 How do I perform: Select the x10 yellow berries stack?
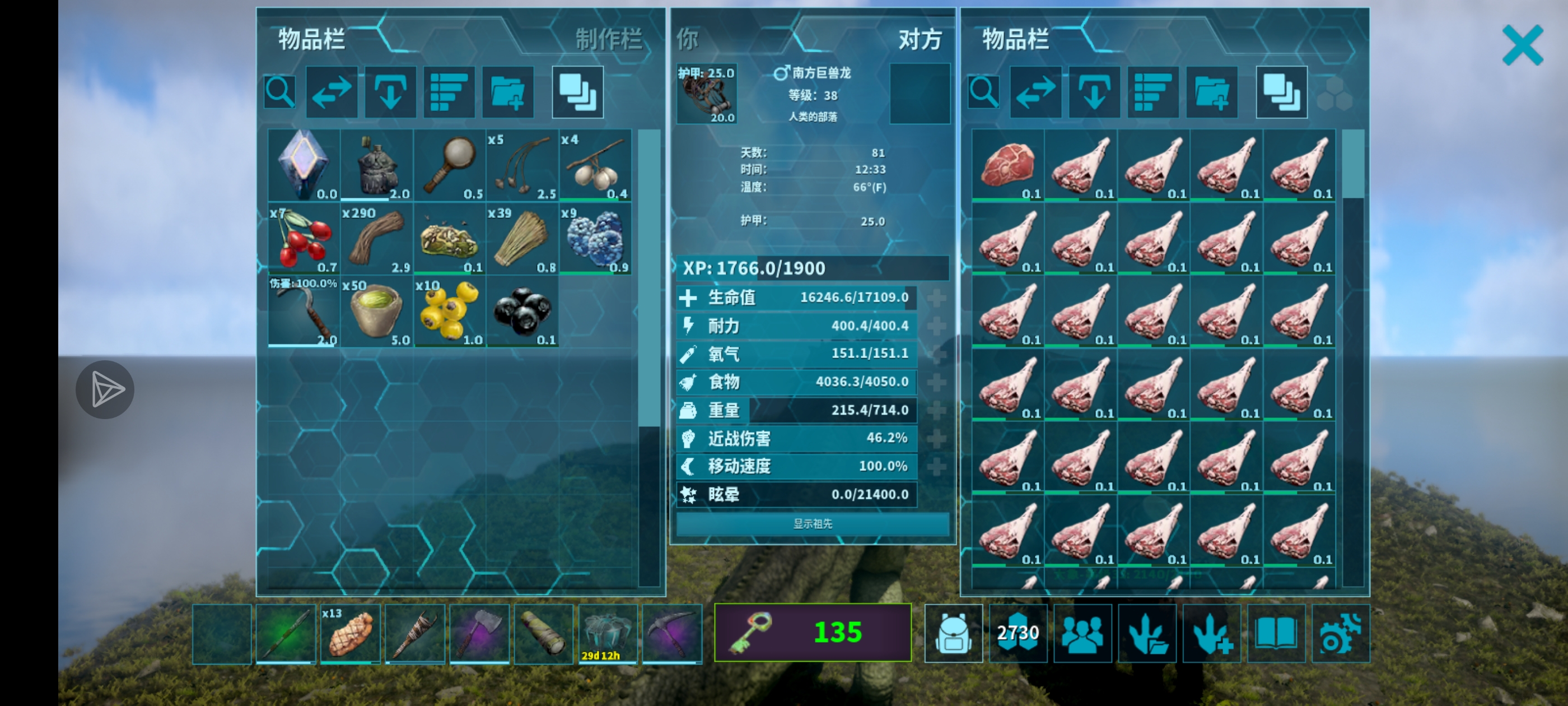449,312
